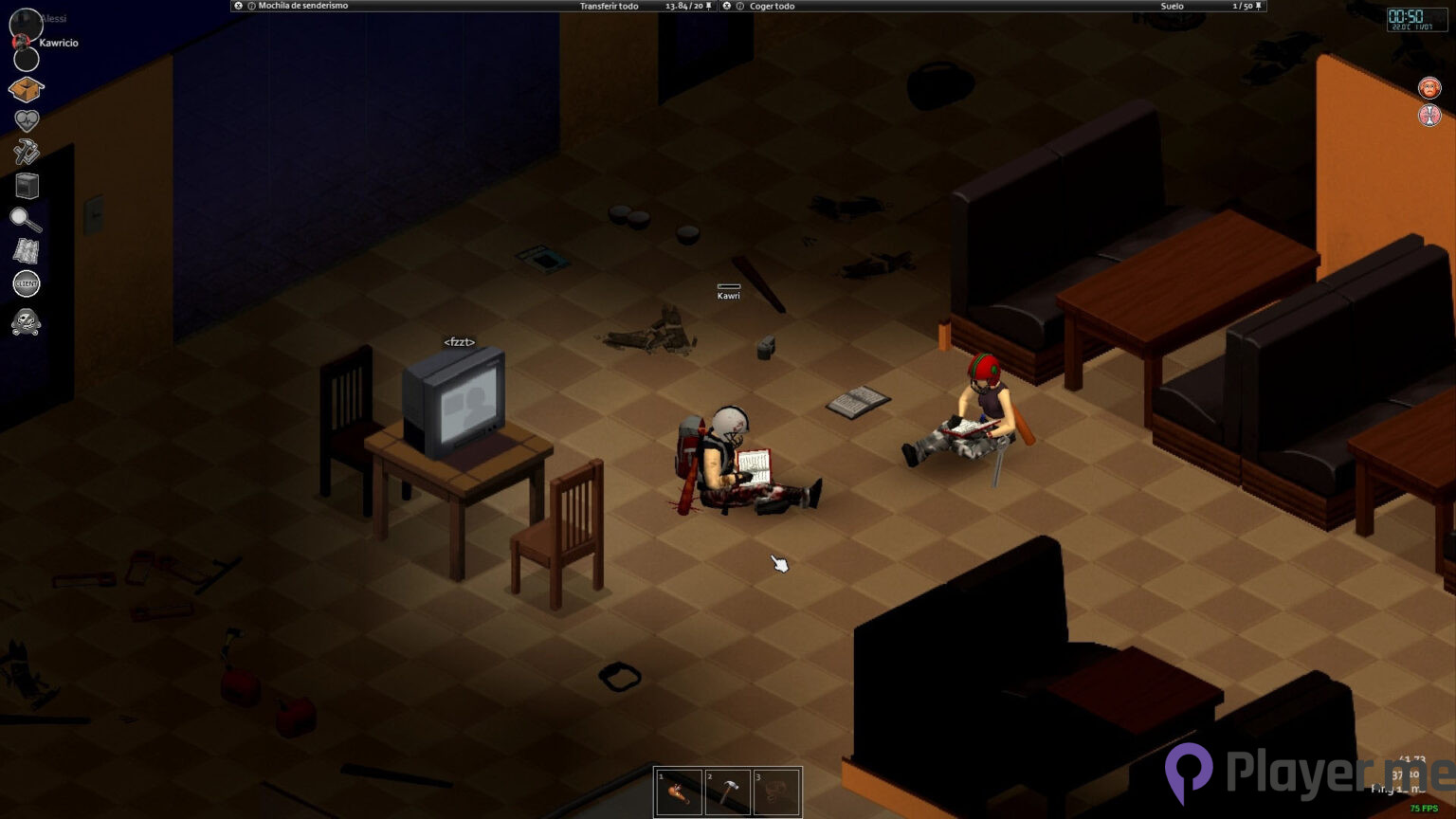Click the hotbar slot 1 item
The image size is (1456, 819).
pyautogui.click(x=679, y=792)
